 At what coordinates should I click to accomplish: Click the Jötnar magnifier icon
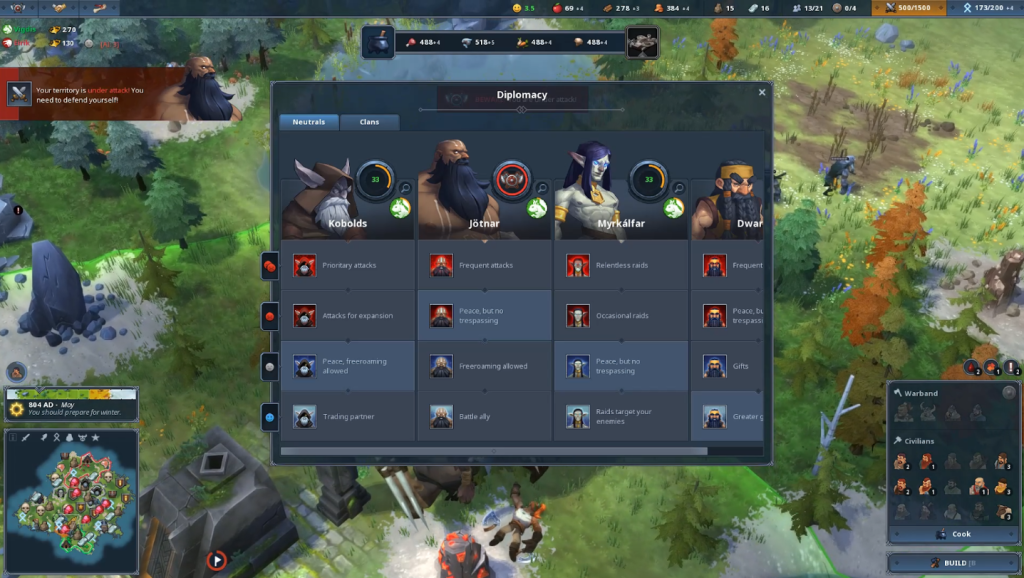(x=541, y=187)
